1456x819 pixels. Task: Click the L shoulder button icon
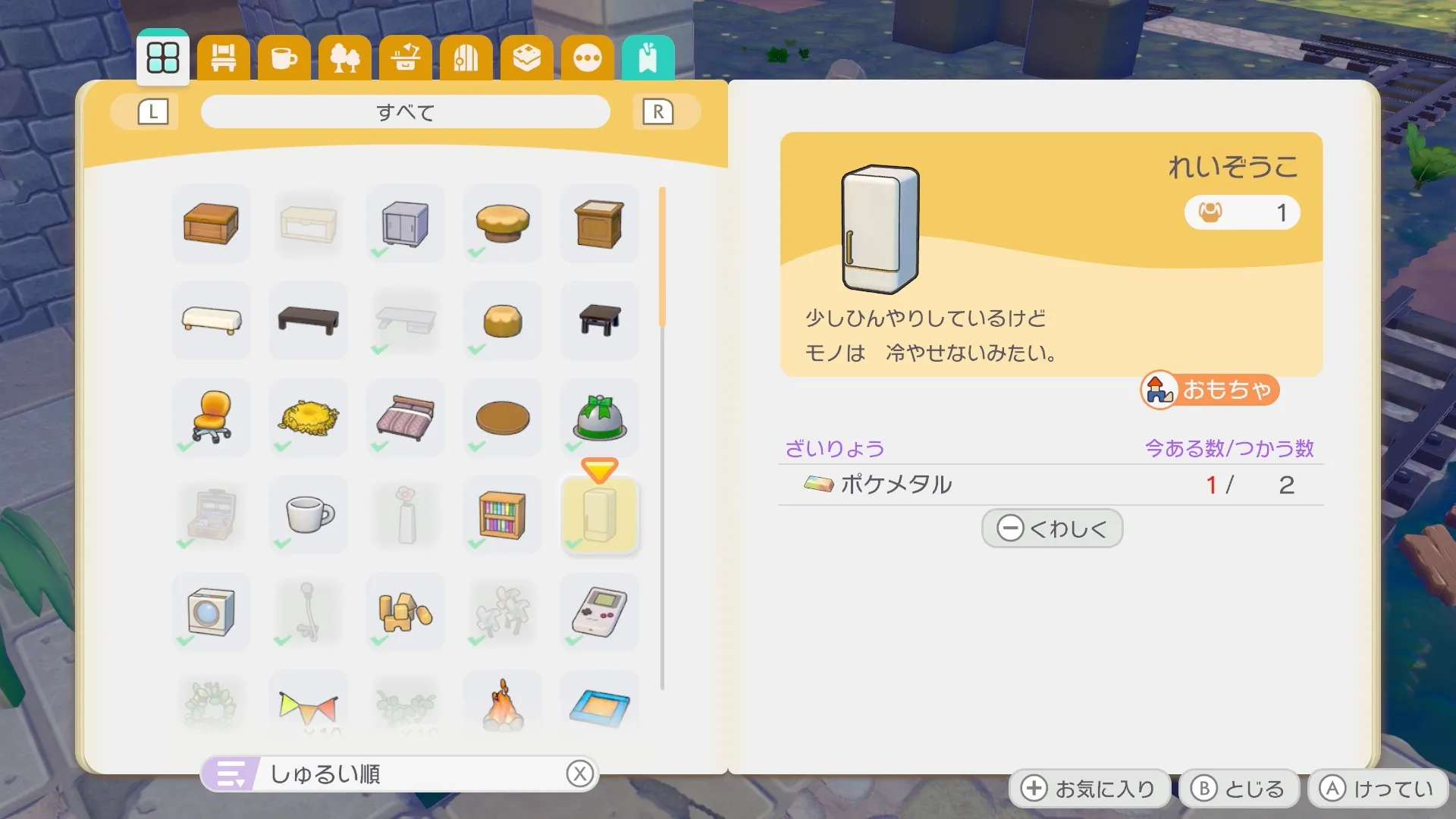pos(152,111)
